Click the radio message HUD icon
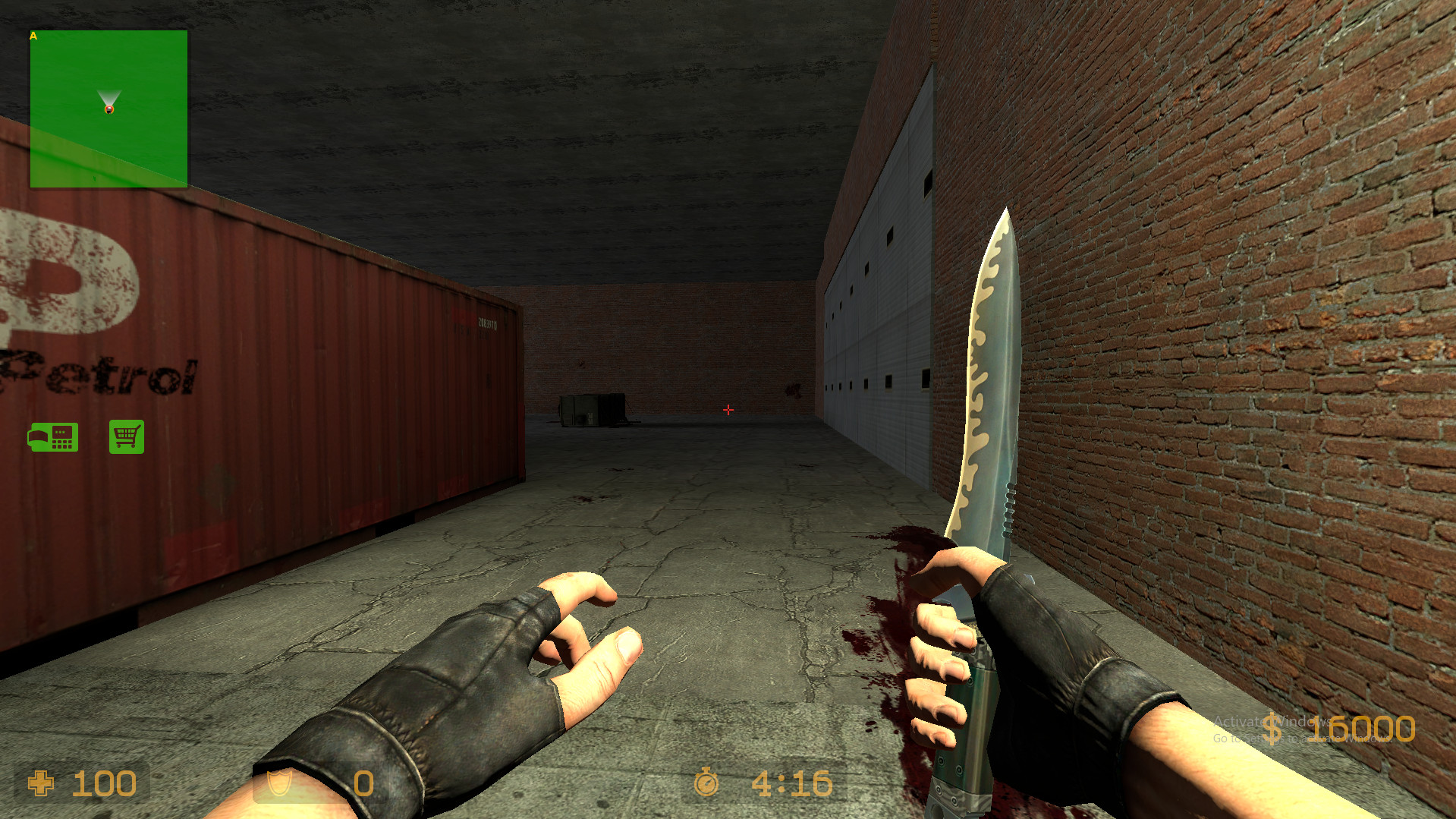Image resolution: width=1456 pixels, height=819 pixels. point(53,436)
